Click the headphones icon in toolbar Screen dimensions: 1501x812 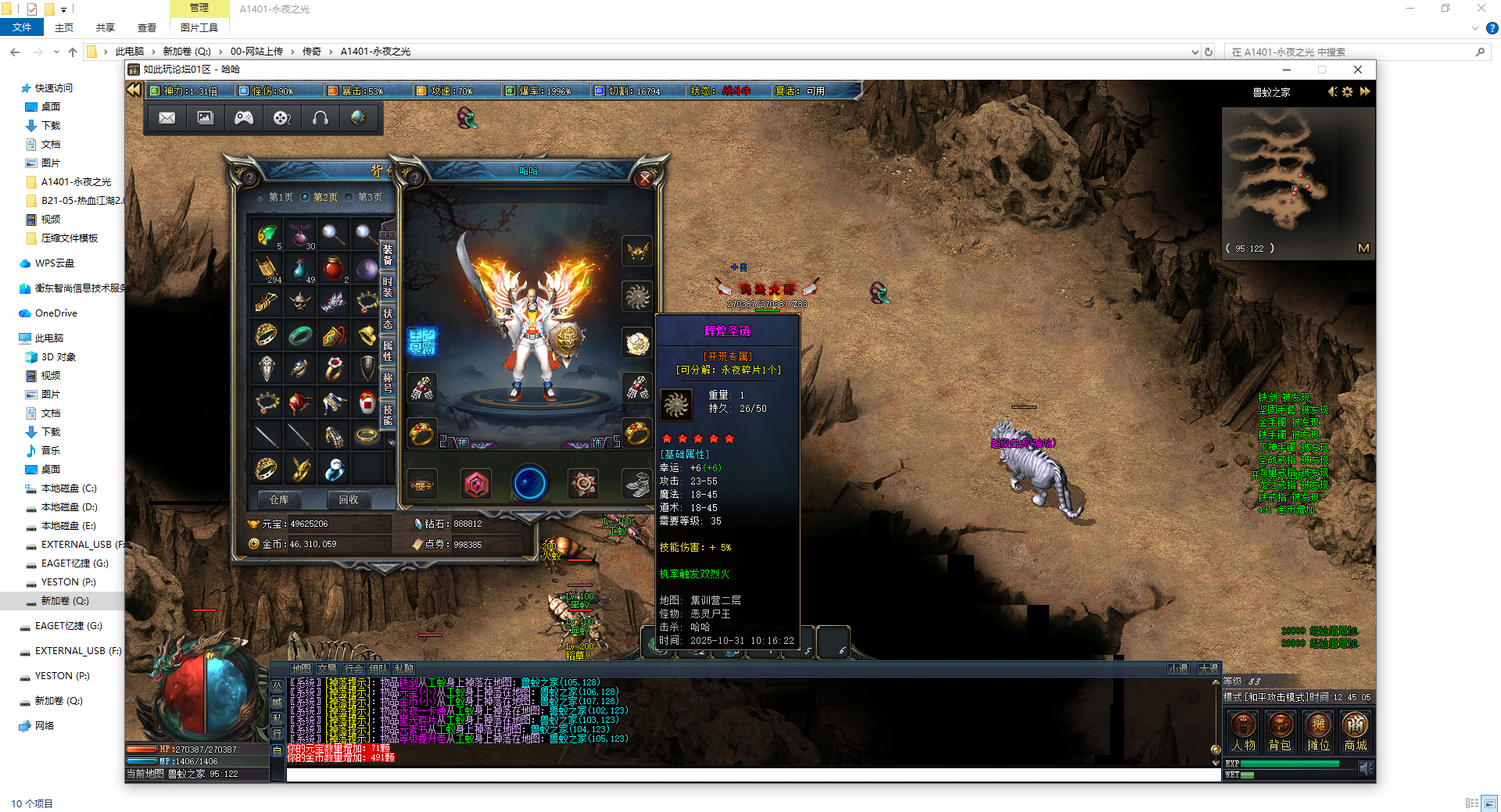[x=321, y=118]
